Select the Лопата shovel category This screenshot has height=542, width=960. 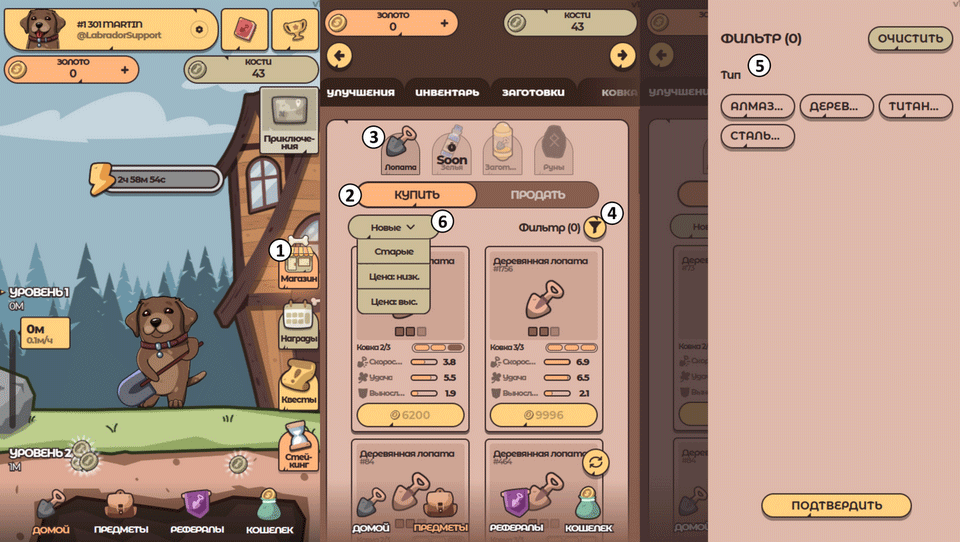tap(400, 150)
